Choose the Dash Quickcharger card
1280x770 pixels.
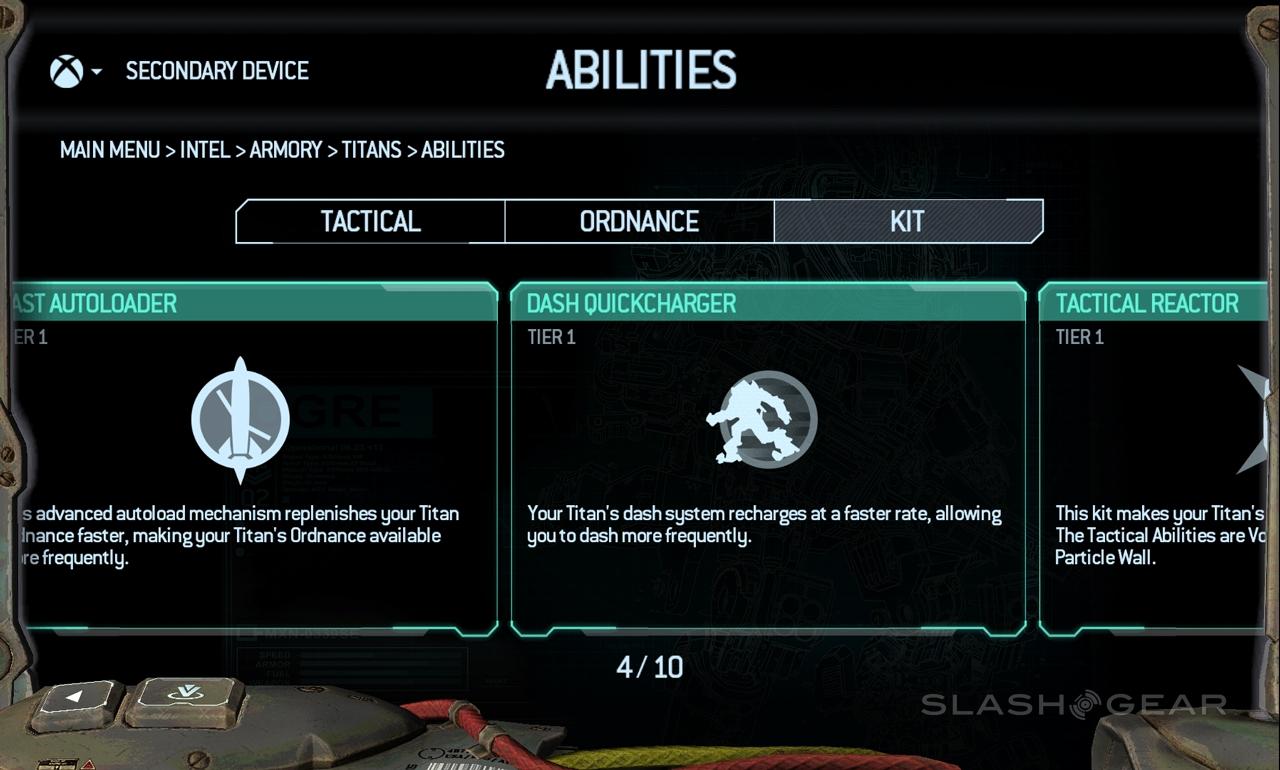(768, 460)
